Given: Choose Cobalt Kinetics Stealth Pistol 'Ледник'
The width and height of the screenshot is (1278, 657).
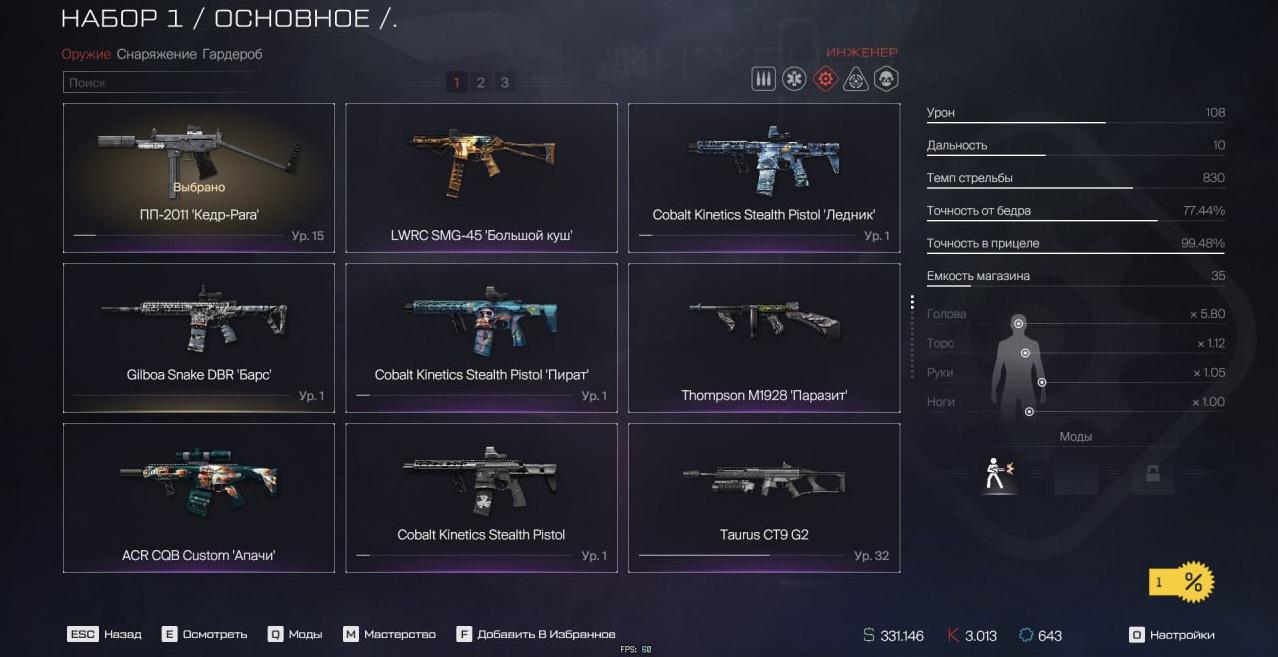Looking at the screenshot, I should click(764, 177).
